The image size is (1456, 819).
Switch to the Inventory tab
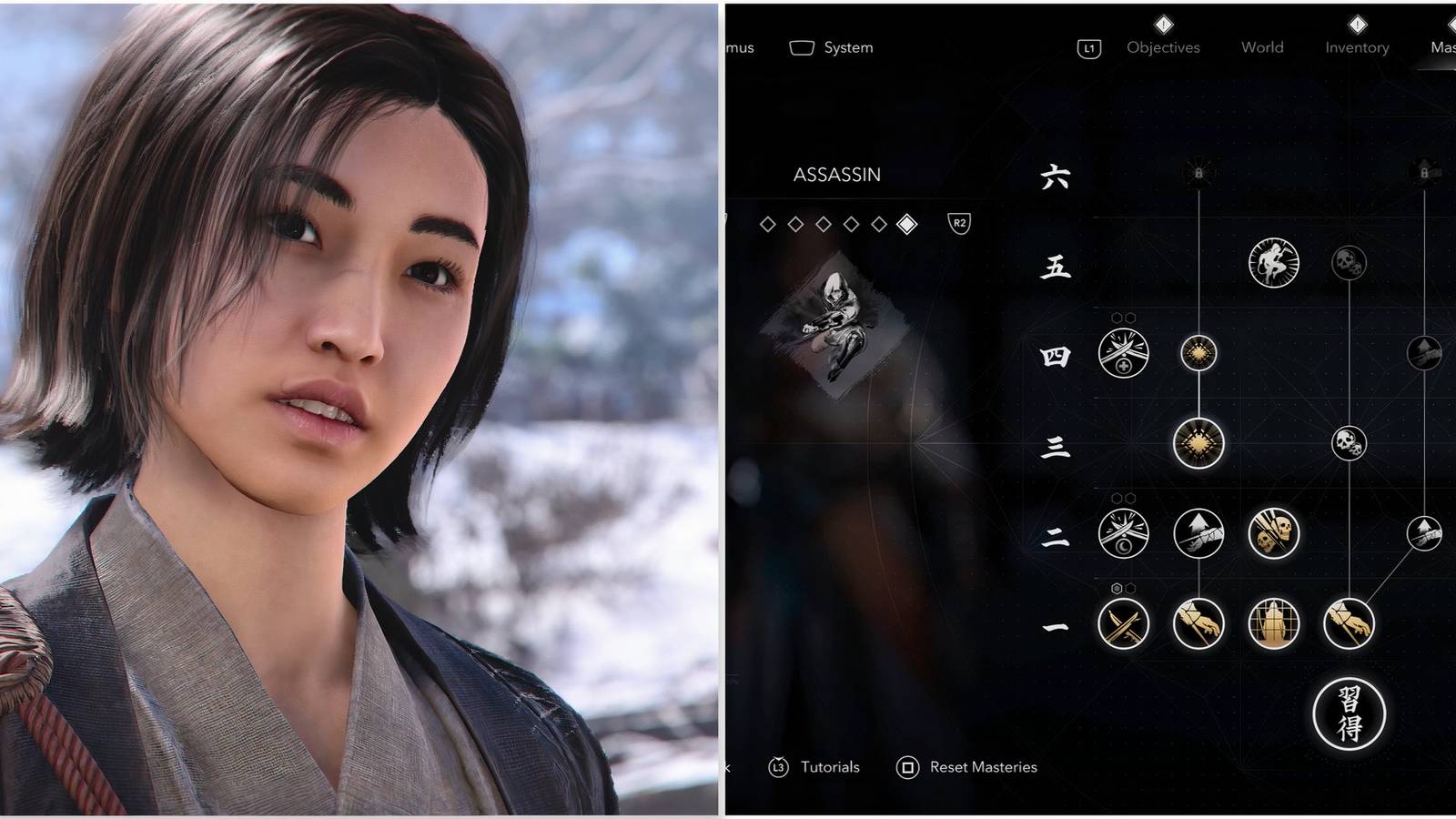coord(1356,47)
